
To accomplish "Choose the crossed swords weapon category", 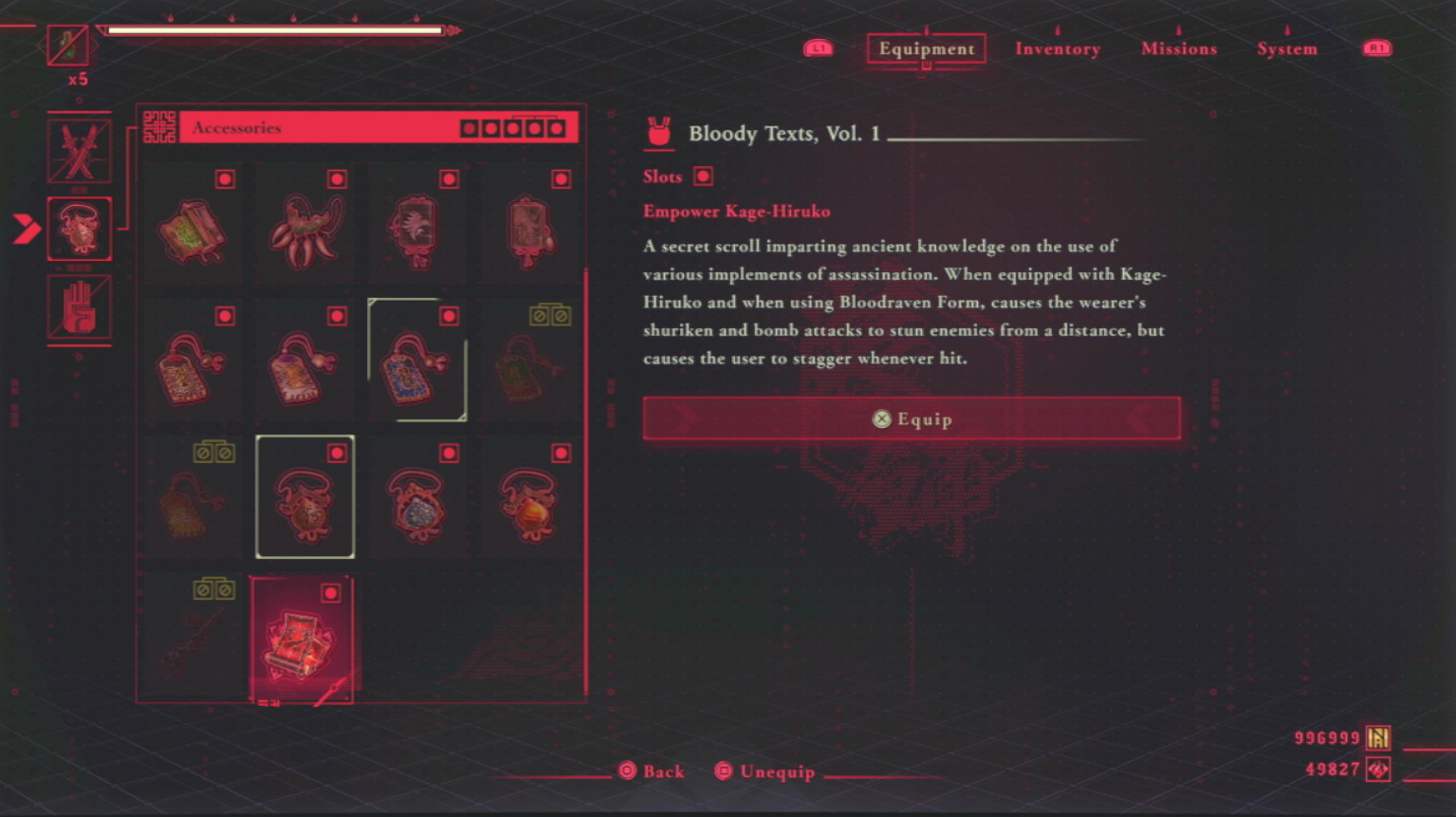I will pyautogui.click(x=79, y=151).
